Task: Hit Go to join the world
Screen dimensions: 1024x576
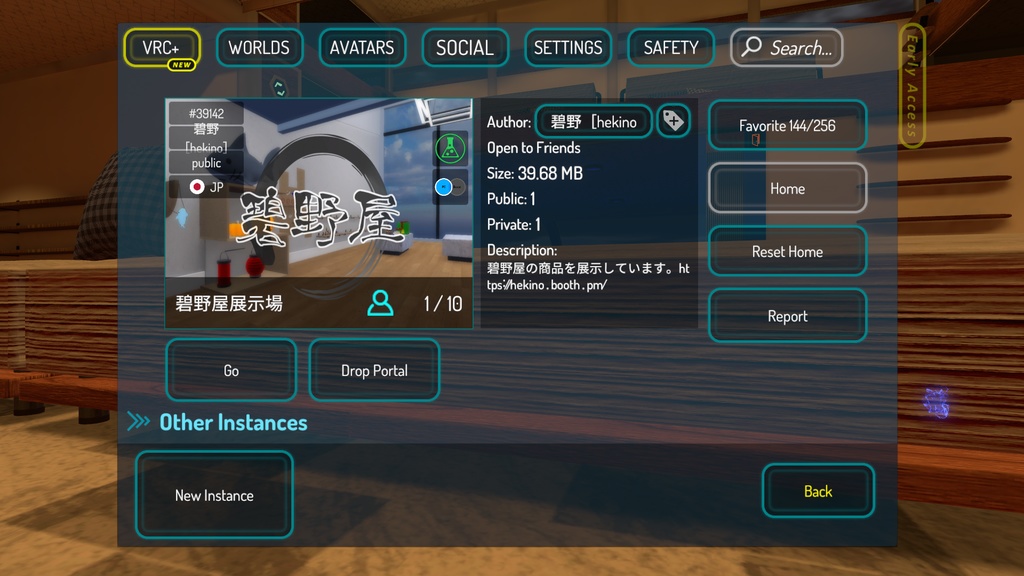Action: pos(231,371)
